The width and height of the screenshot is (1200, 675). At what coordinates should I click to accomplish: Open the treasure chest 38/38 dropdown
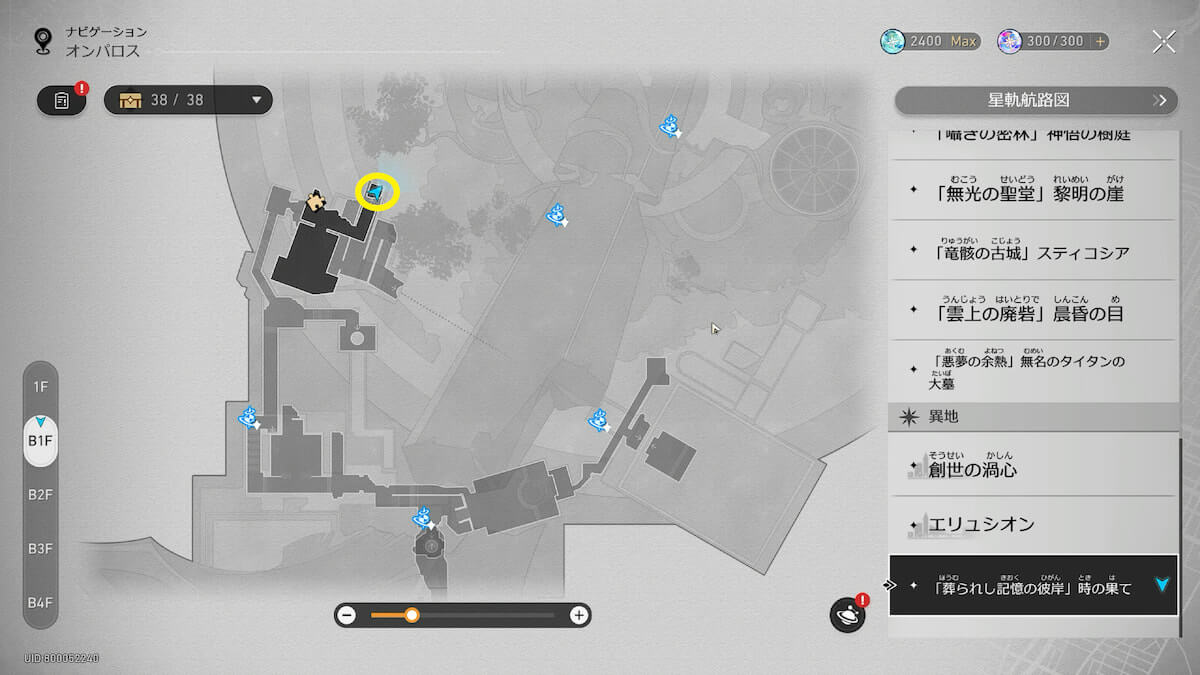coord(188,100)
